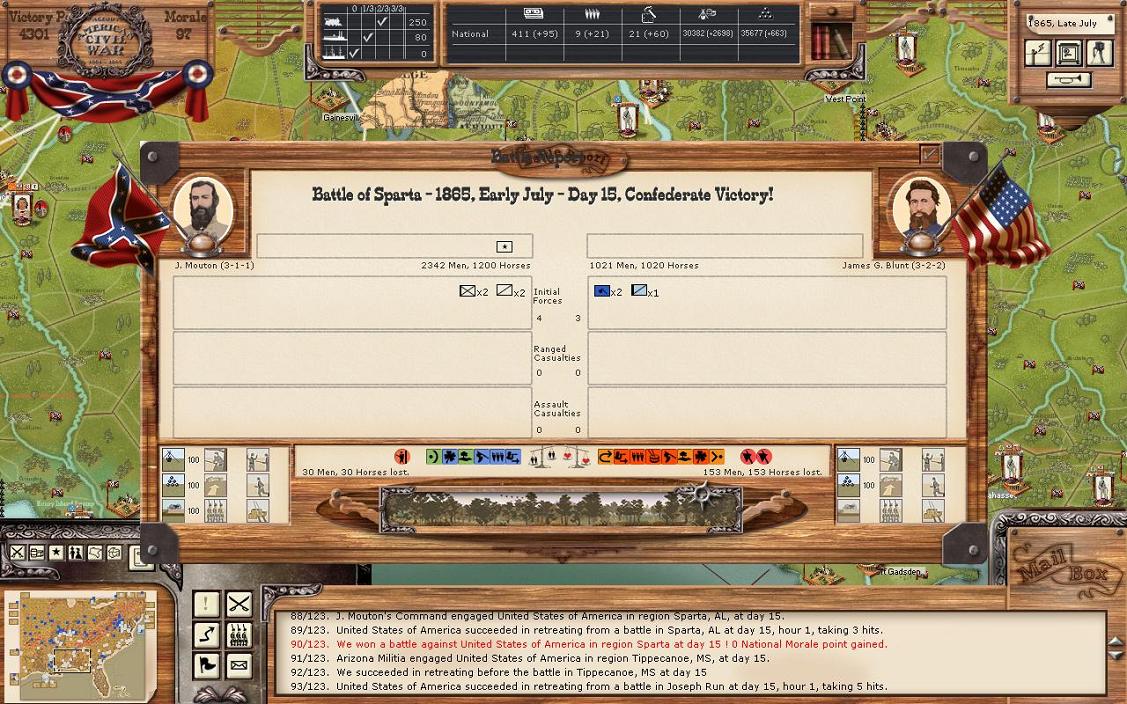1127x704 pixels.
Task: Close the Battle Report window
Action: coord(930,155)
